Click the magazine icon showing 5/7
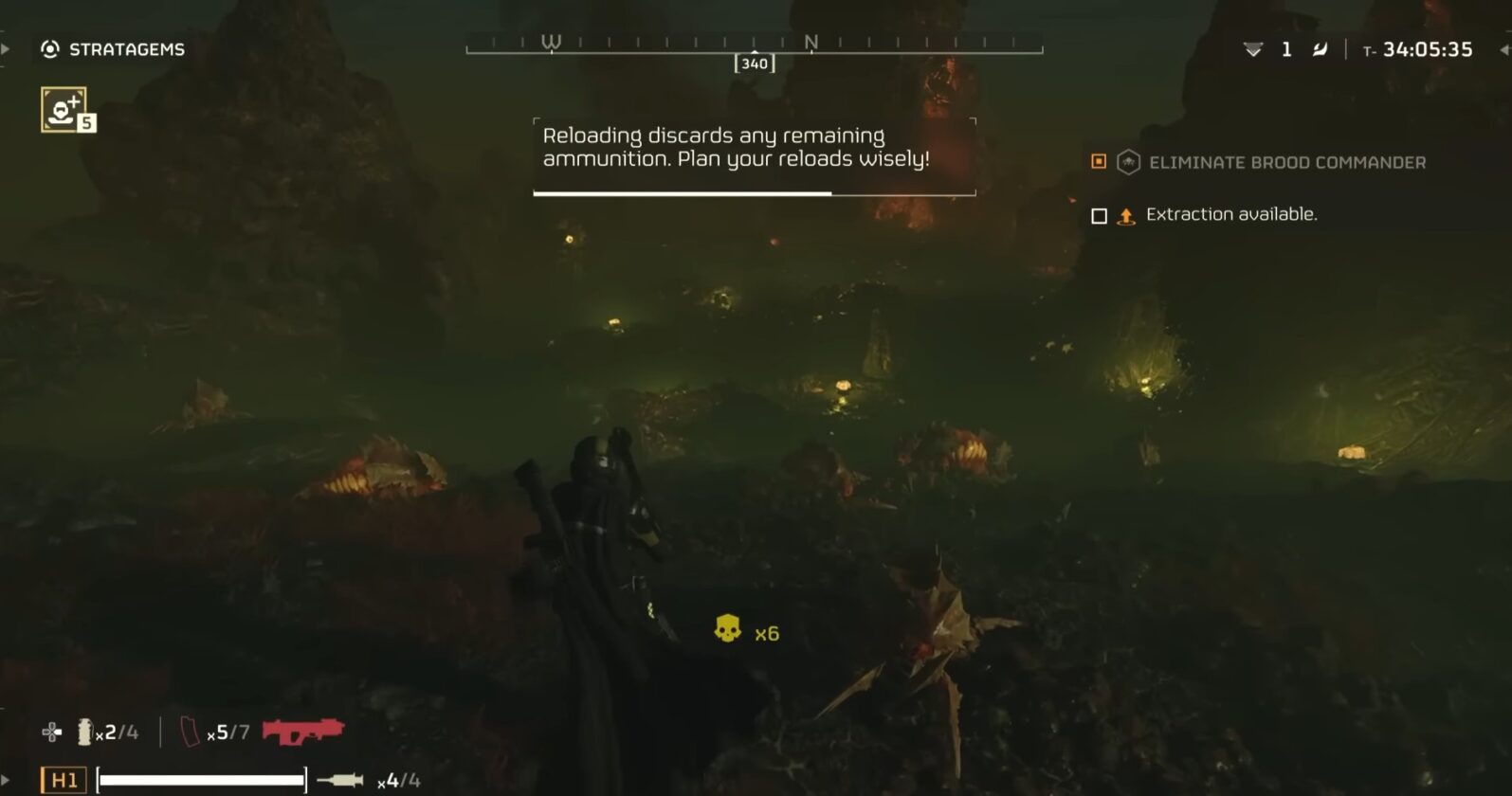Screen dimensions: 1512x796 [190, 732]
